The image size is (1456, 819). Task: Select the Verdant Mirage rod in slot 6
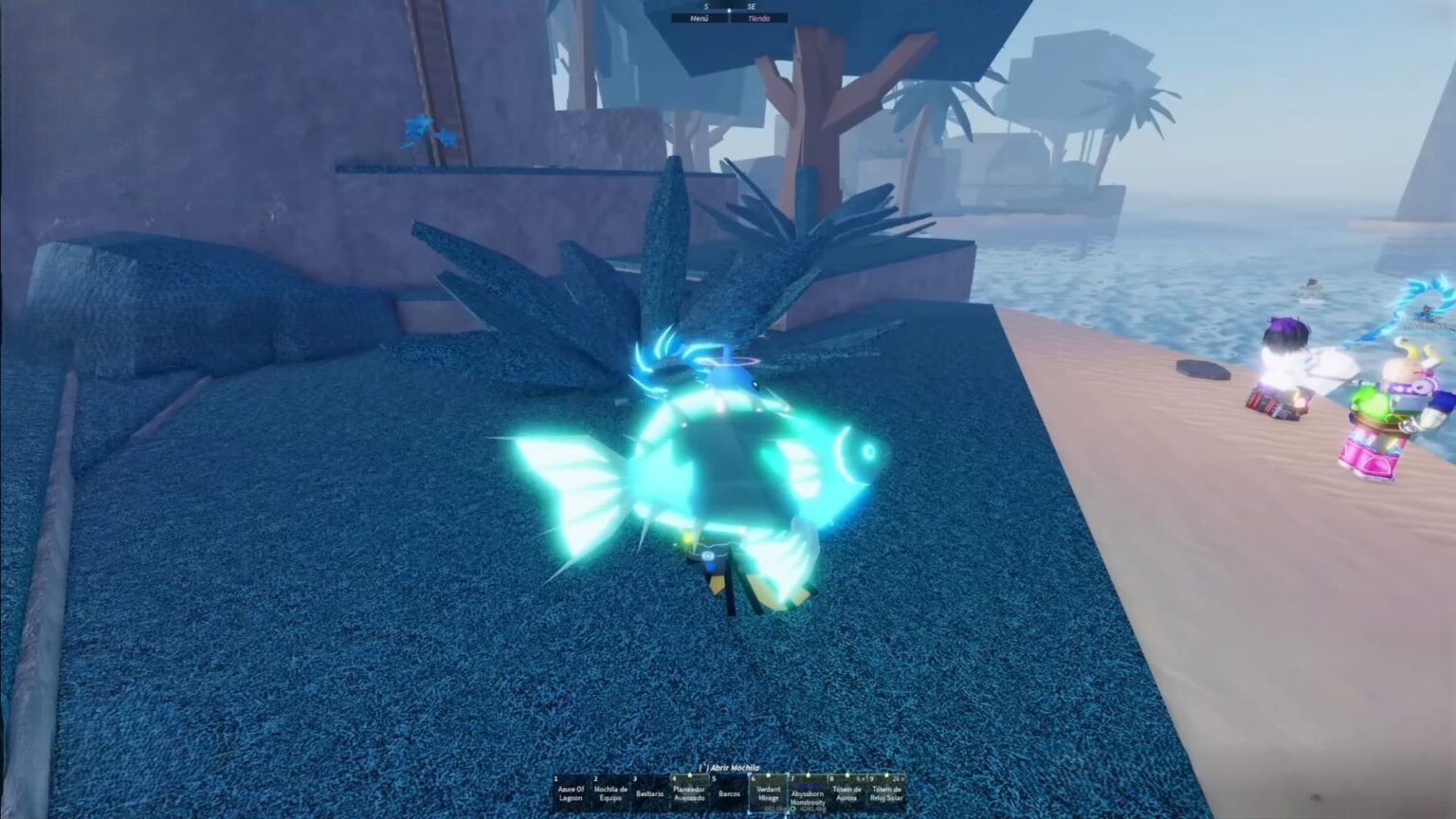pyautogui.click(x=769, y=793)
